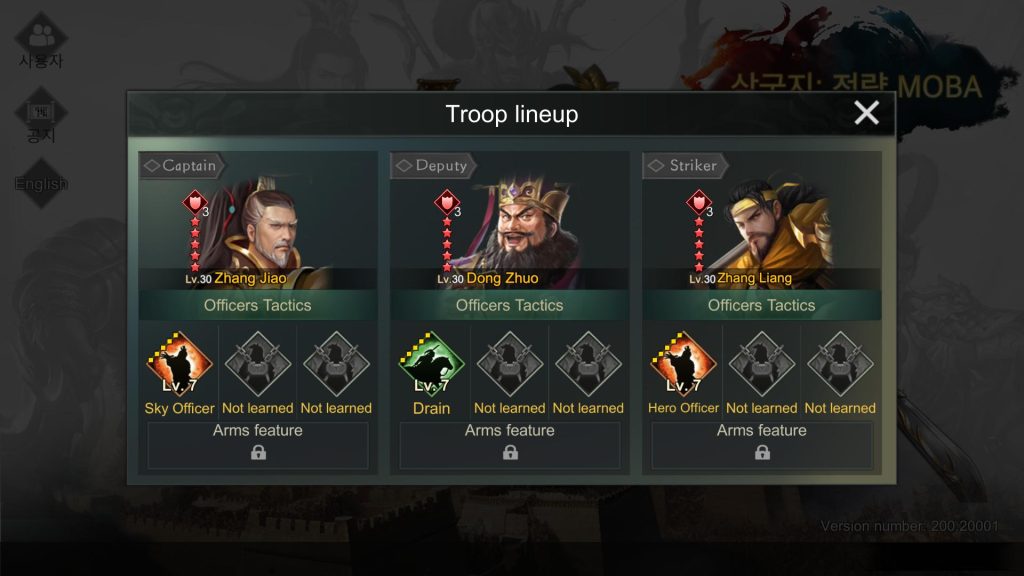
Task: Check locked Arms feature under Zhang Liang
Action: click(762, 445)
